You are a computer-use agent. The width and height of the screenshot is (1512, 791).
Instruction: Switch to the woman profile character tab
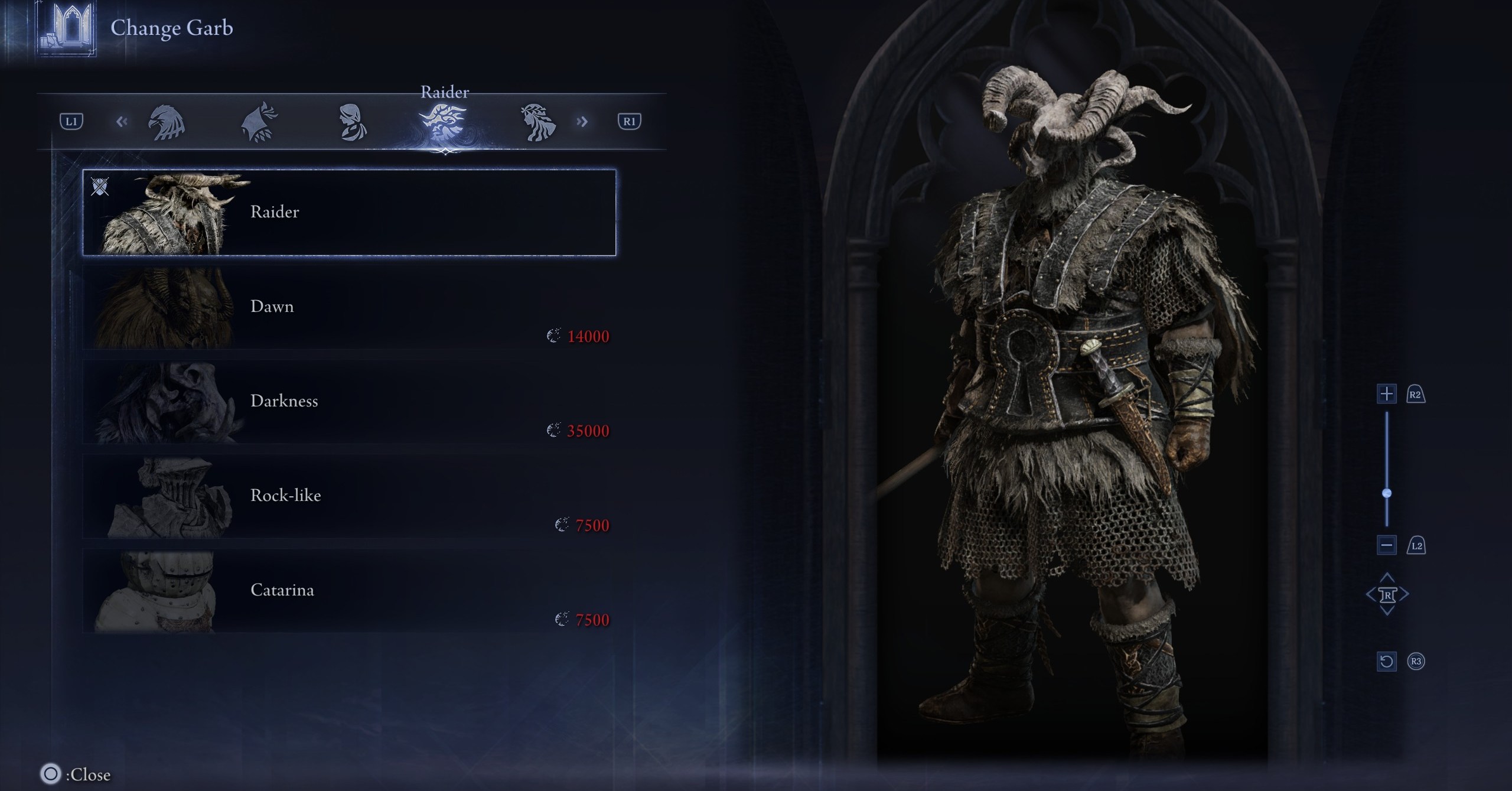pyautogui.click(x=352, y=123)
